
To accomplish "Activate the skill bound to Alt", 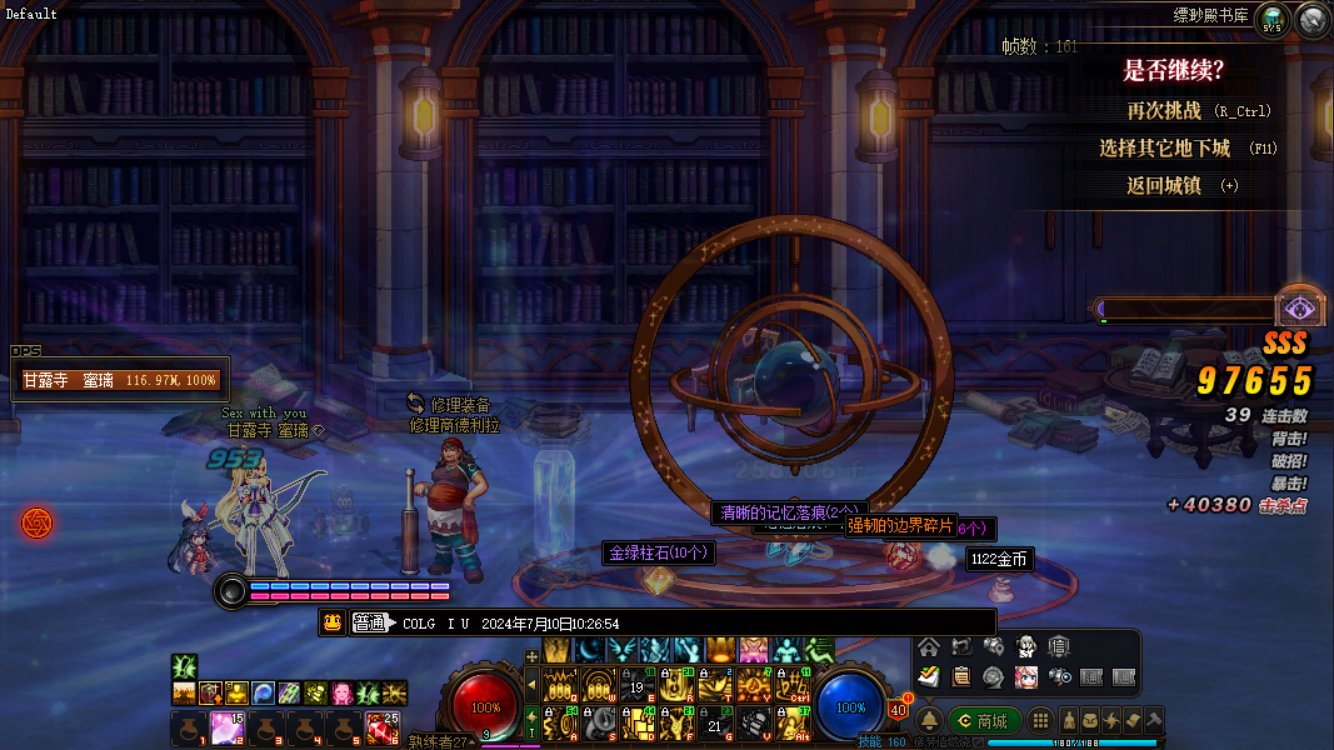I will [793, 723].
